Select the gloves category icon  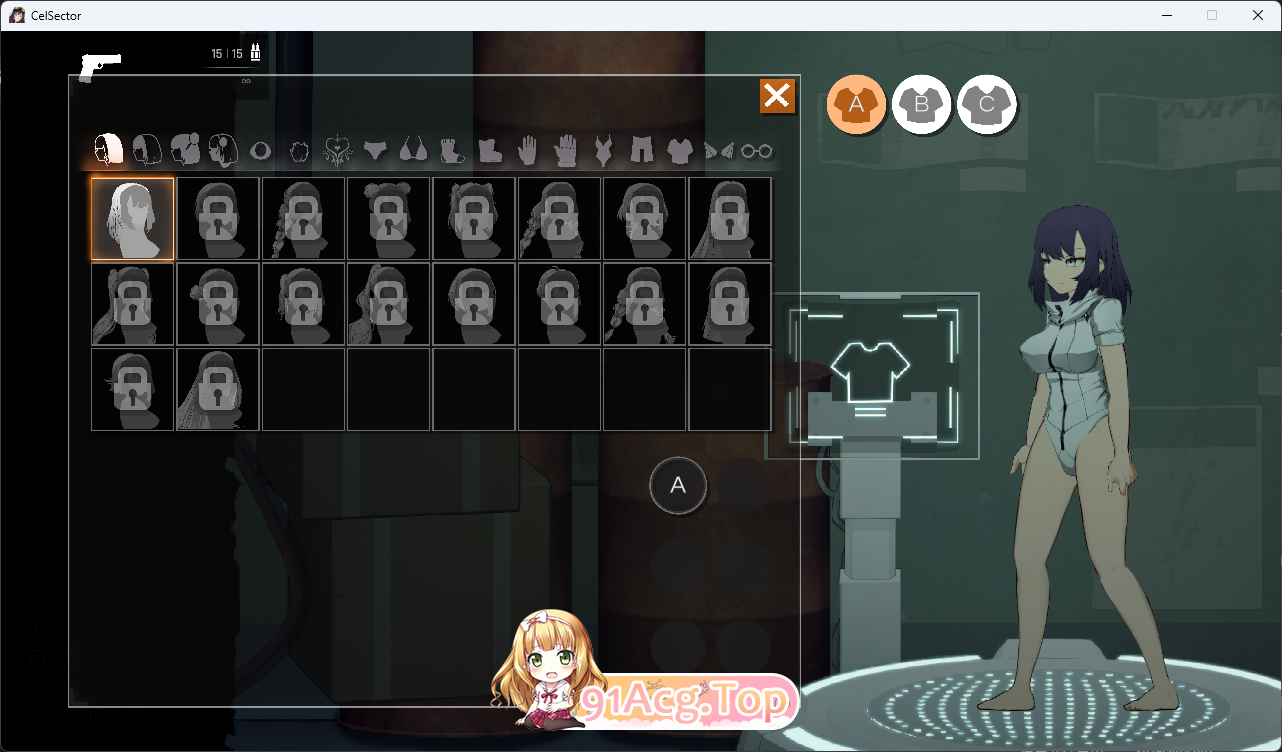(566, 150)
